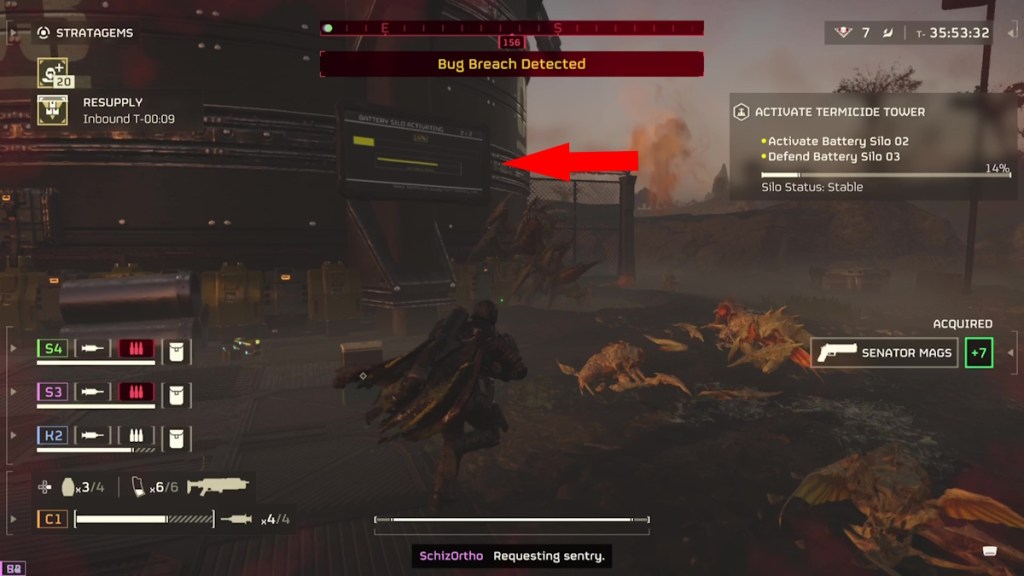Select squad member S4 tag
This screenshot has width=1024, height=576.
coord(52,349)
